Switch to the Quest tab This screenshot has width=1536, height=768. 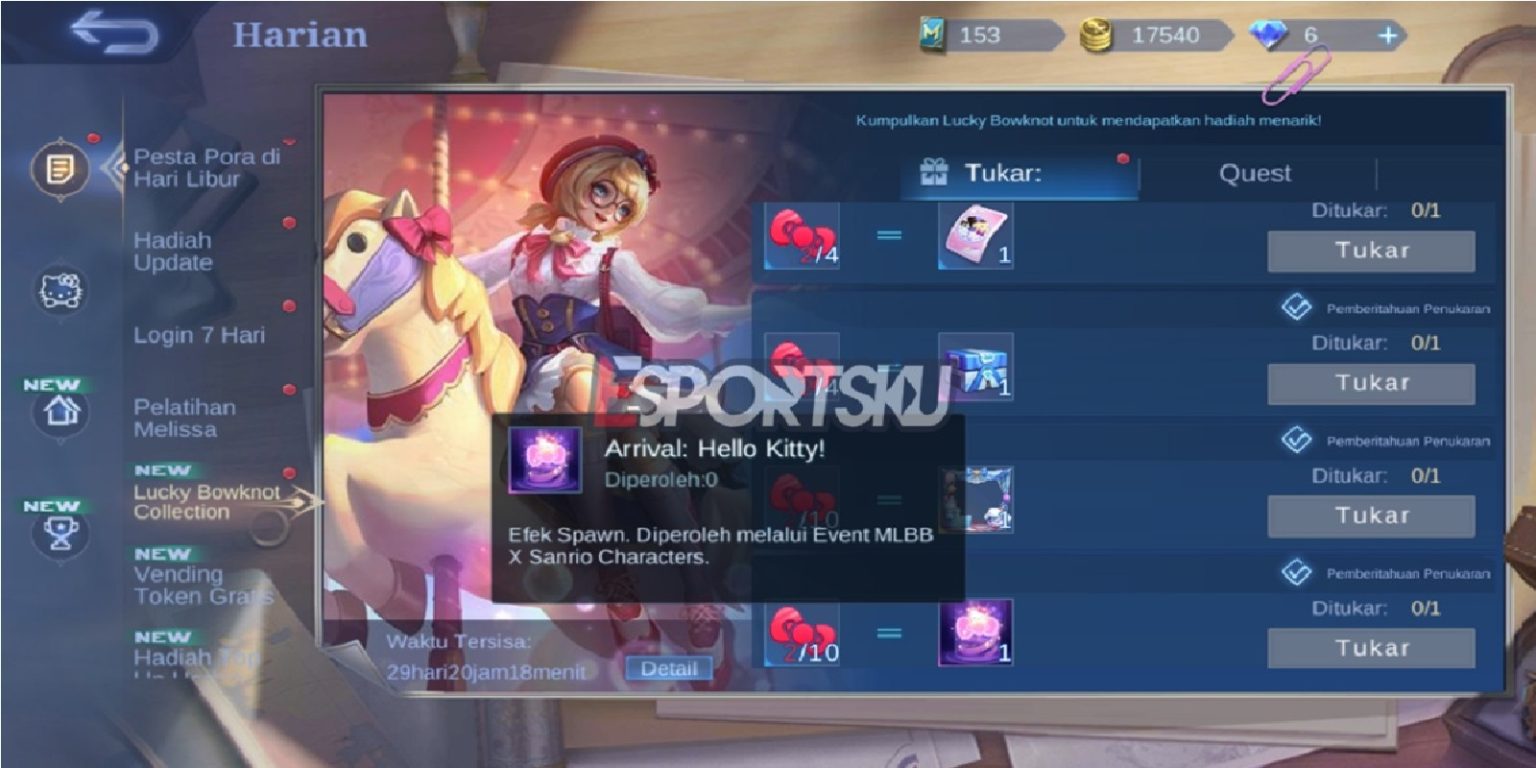tap(1256, 173)
